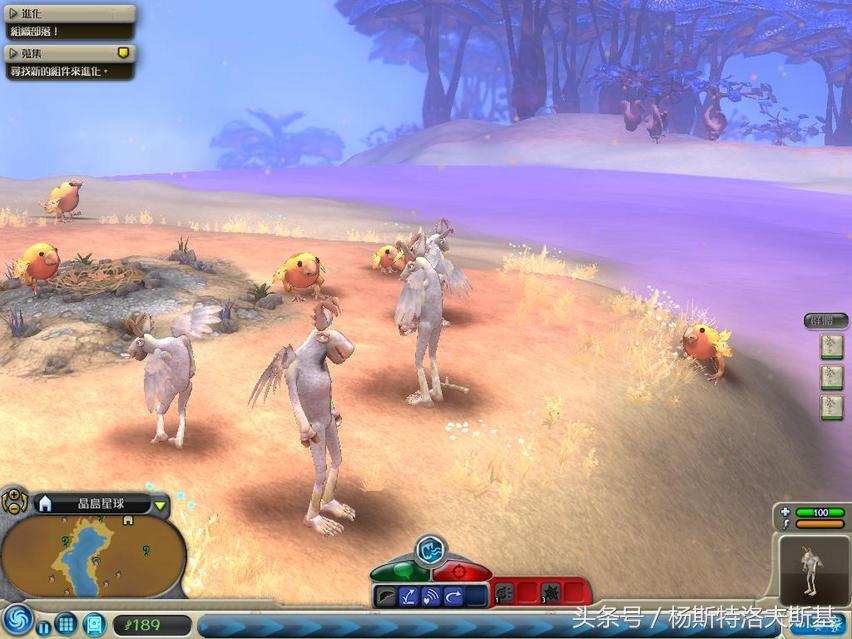Use the charm hearts social ability
This screenshot has height=639, width=852.
[432, 596]
